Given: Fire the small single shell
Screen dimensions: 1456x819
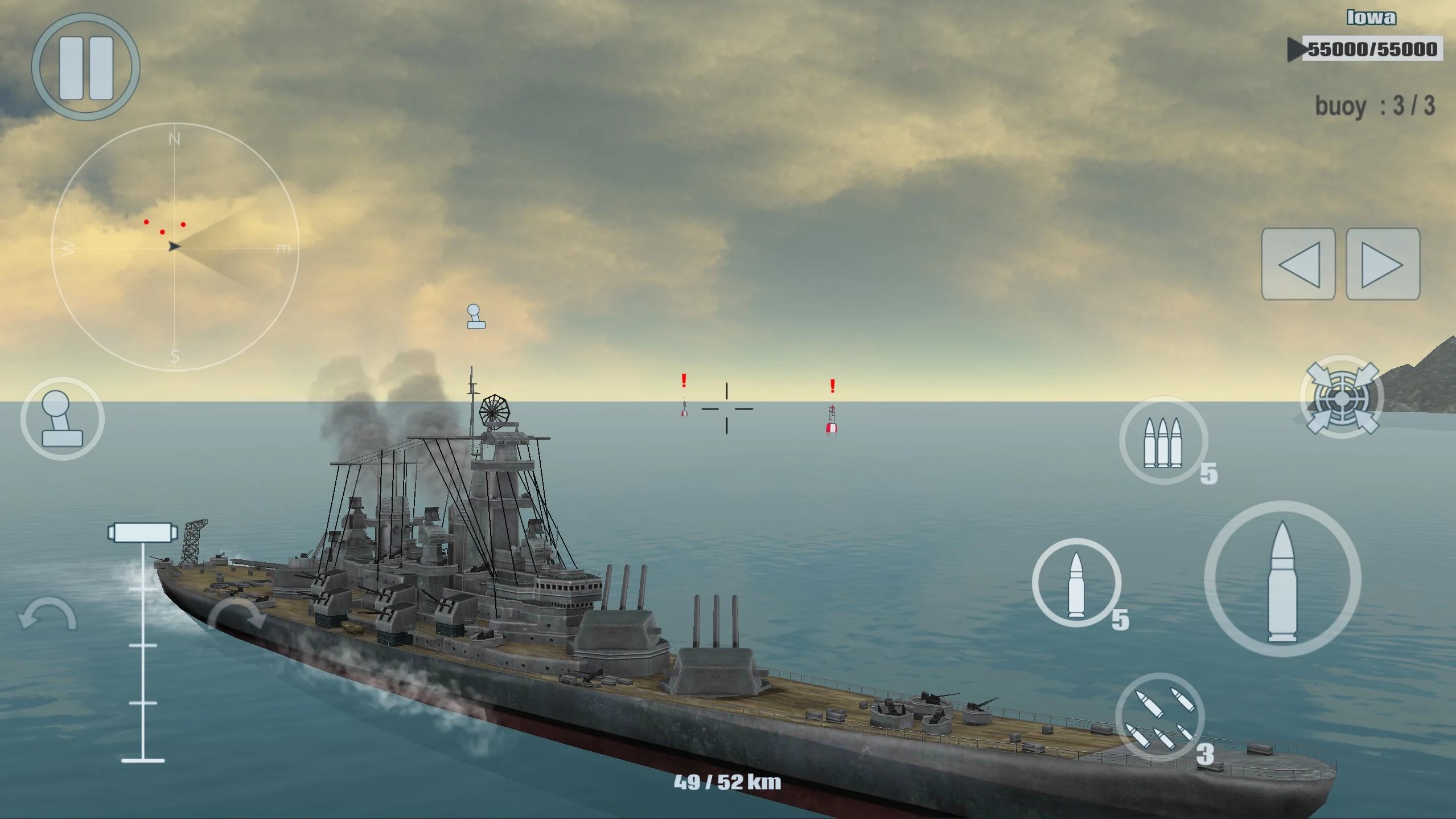Looking at the screenshot, I should 1076,583.
